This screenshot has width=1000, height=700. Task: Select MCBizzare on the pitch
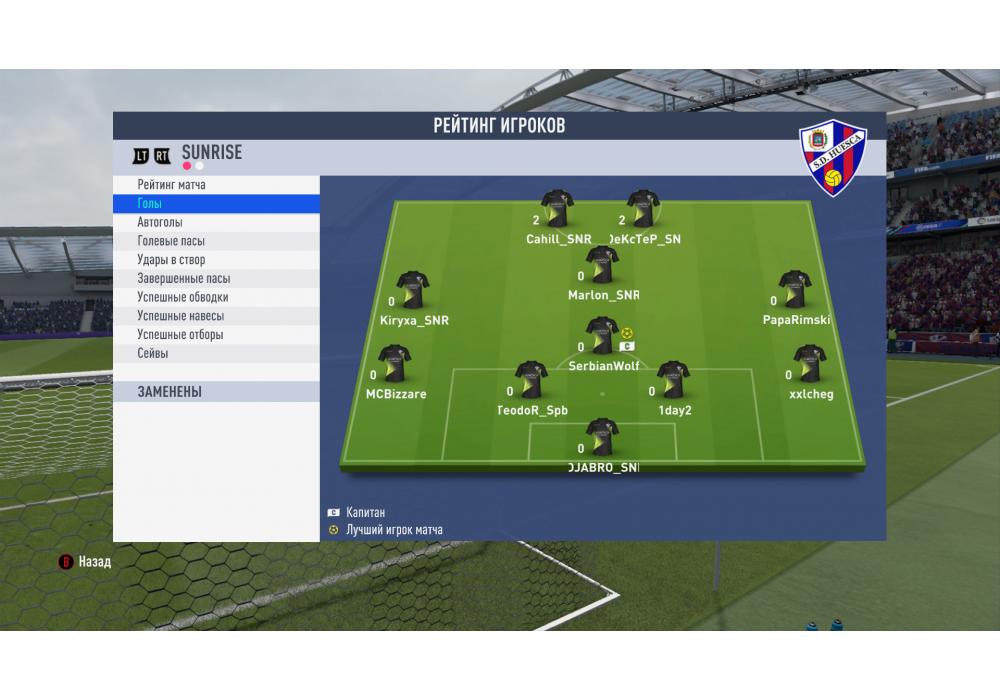point(394,365)
